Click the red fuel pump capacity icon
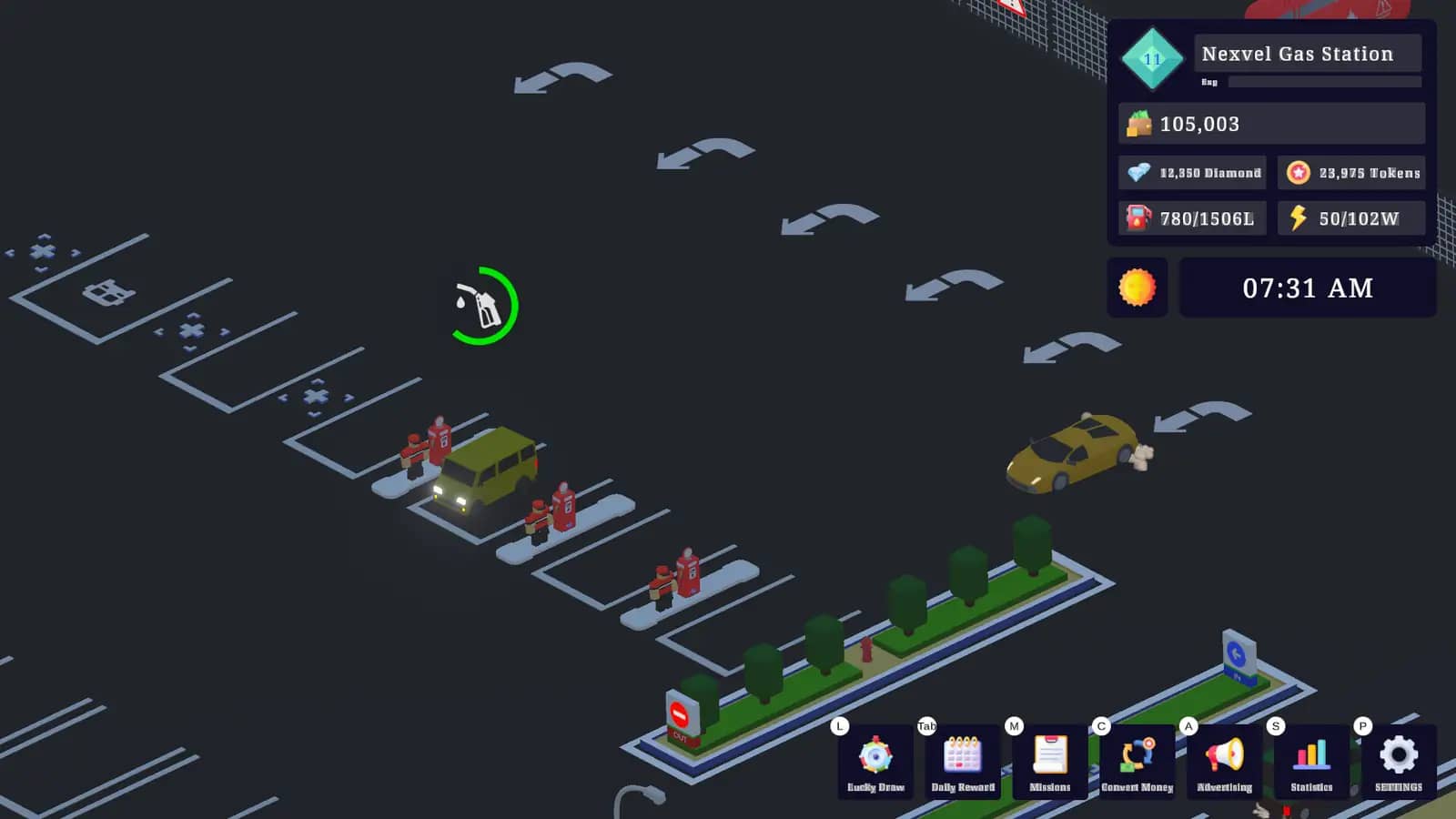The image size is (1456, 819). pyautogui.click(x=1137, y=217)
